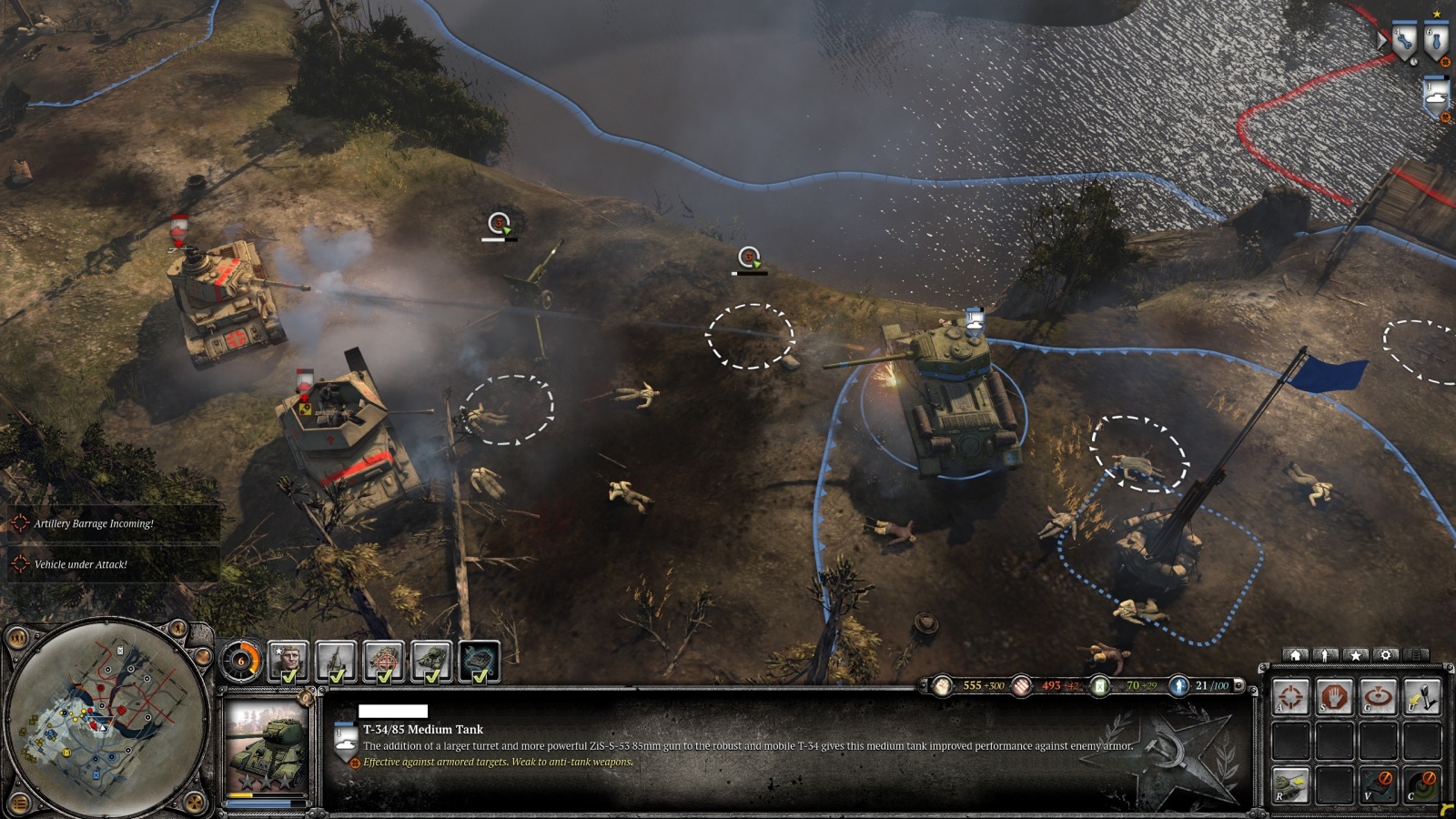Open the gear settings tab
The width and height of the screenshot is (1456, 819).
1385,655
